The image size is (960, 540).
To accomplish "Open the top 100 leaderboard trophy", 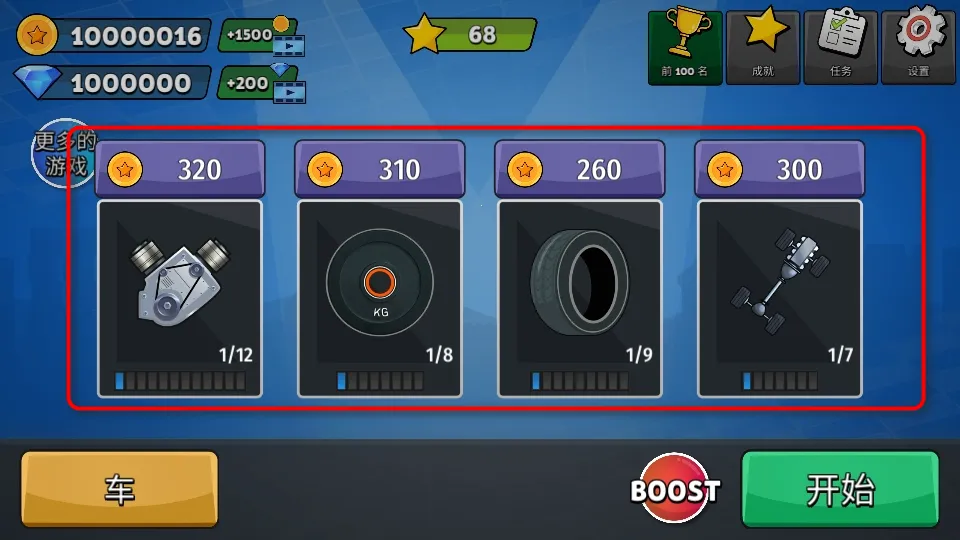I will (685, 47).
